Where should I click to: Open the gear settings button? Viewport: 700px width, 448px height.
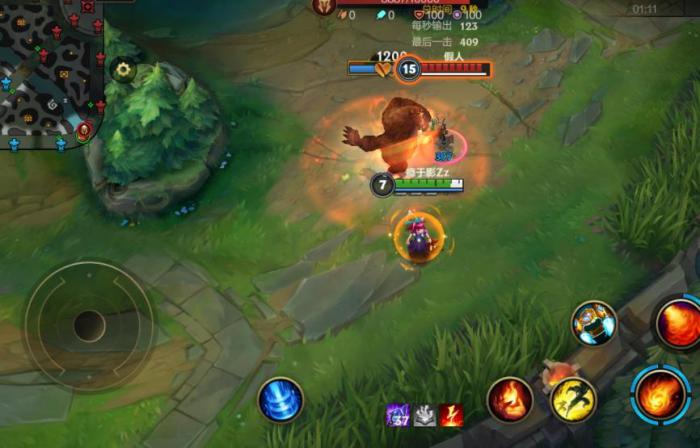(124, 69)
